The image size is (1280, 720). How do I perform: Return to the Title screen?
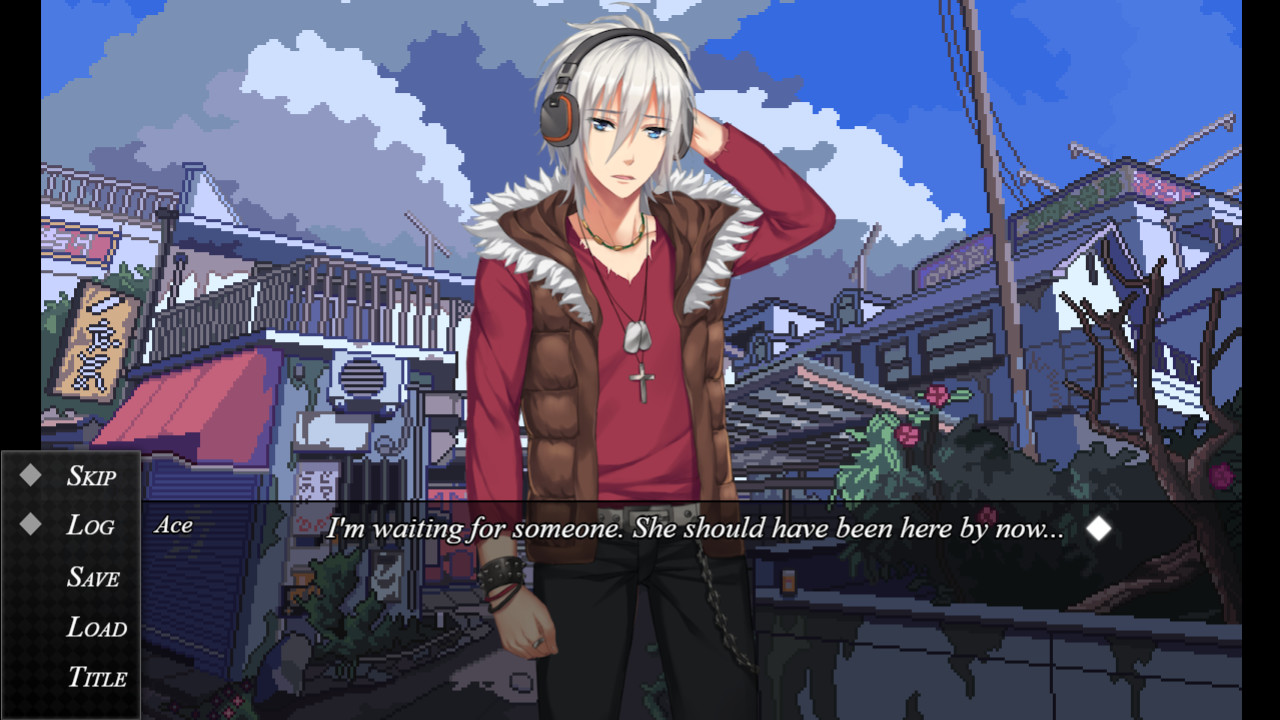coord(99,676)
